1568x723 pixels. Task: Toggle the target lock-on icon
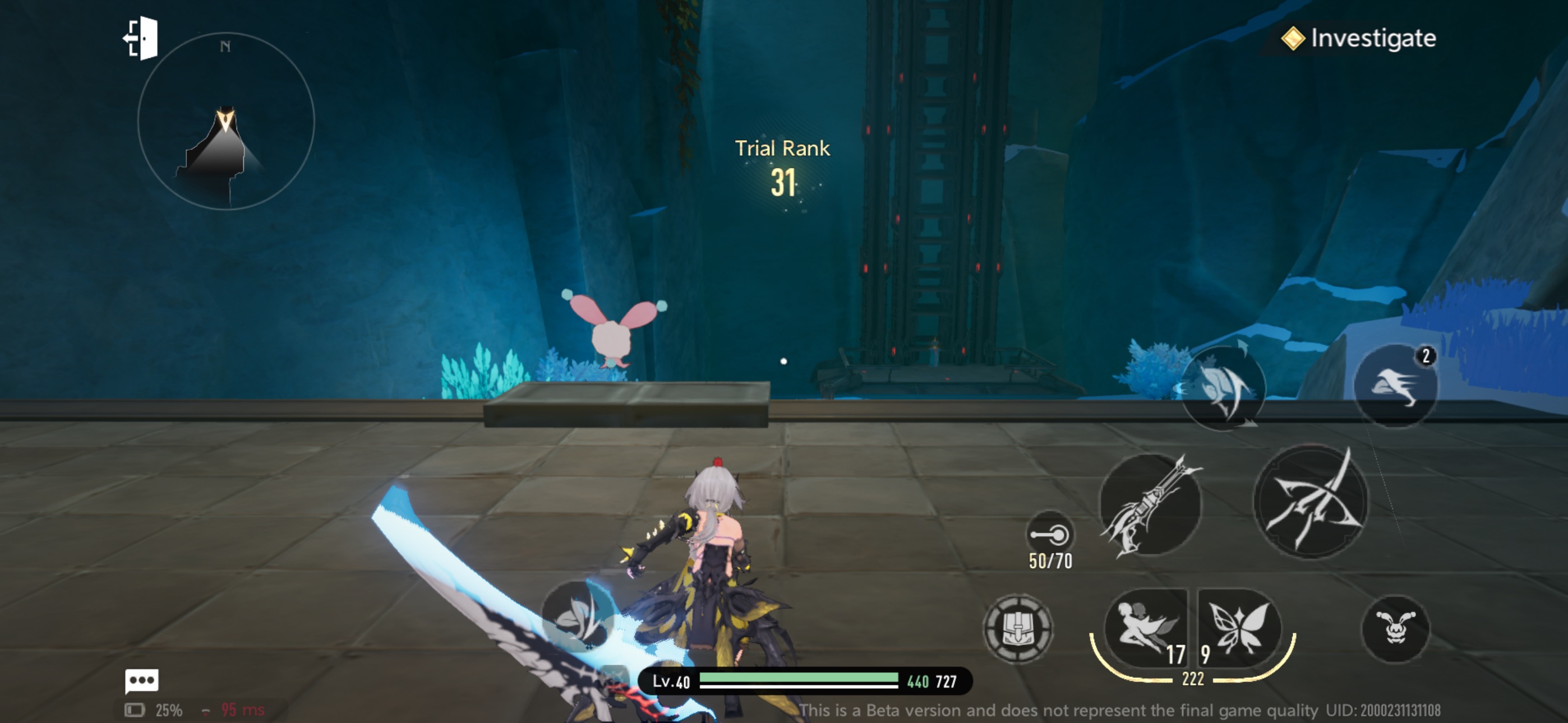pos(1050,535)
